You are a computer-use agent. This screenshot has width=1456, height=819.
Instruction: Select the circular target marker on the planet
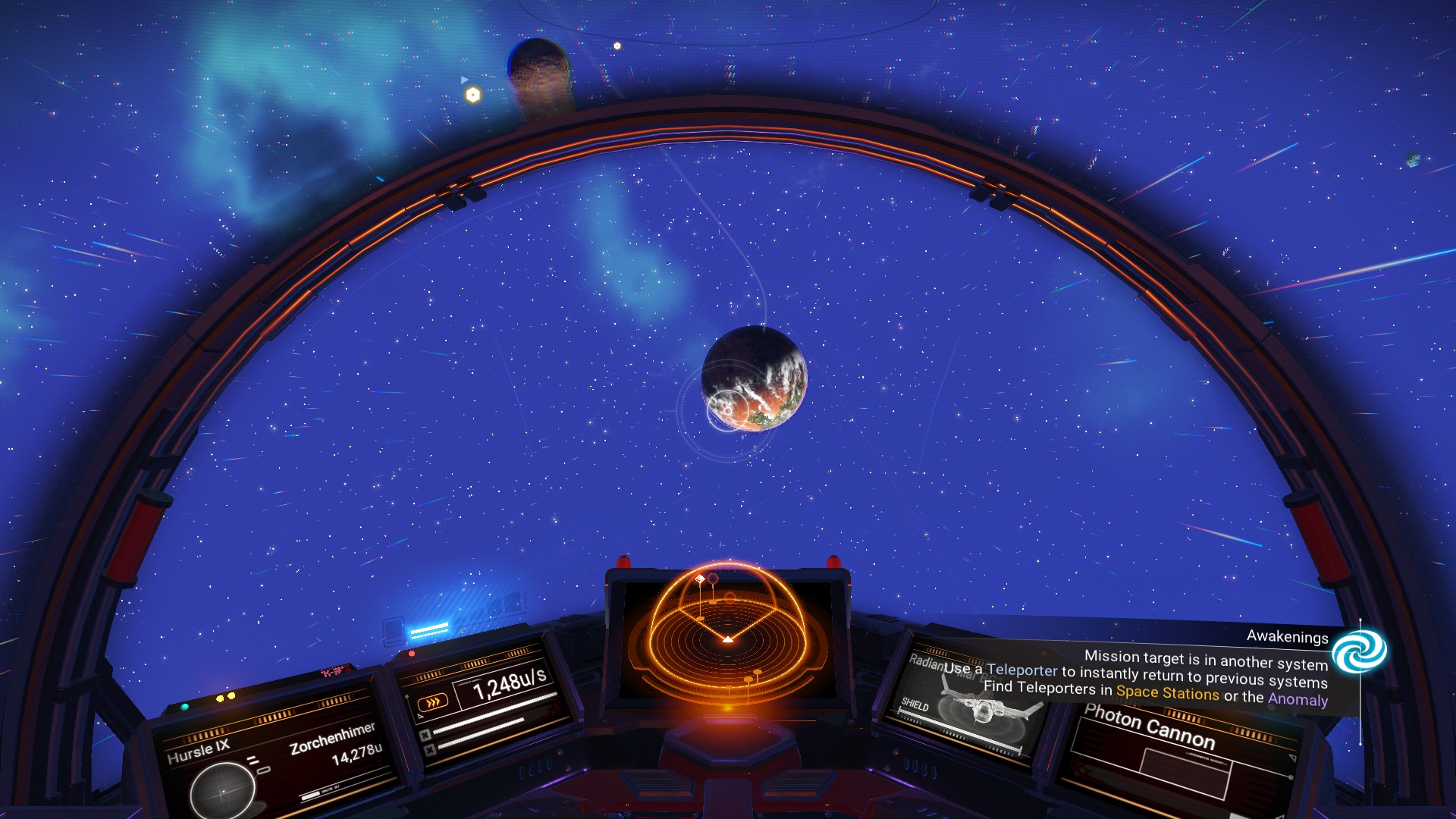(726, 410)
